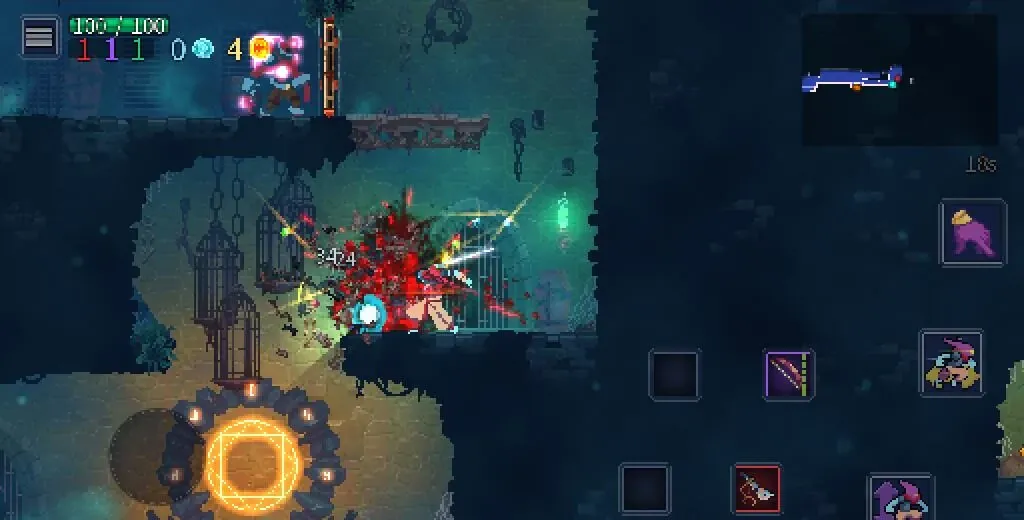Fire the purple-bordered bow weapon slot
The image size is (1024, 520).
coord(789,375)
